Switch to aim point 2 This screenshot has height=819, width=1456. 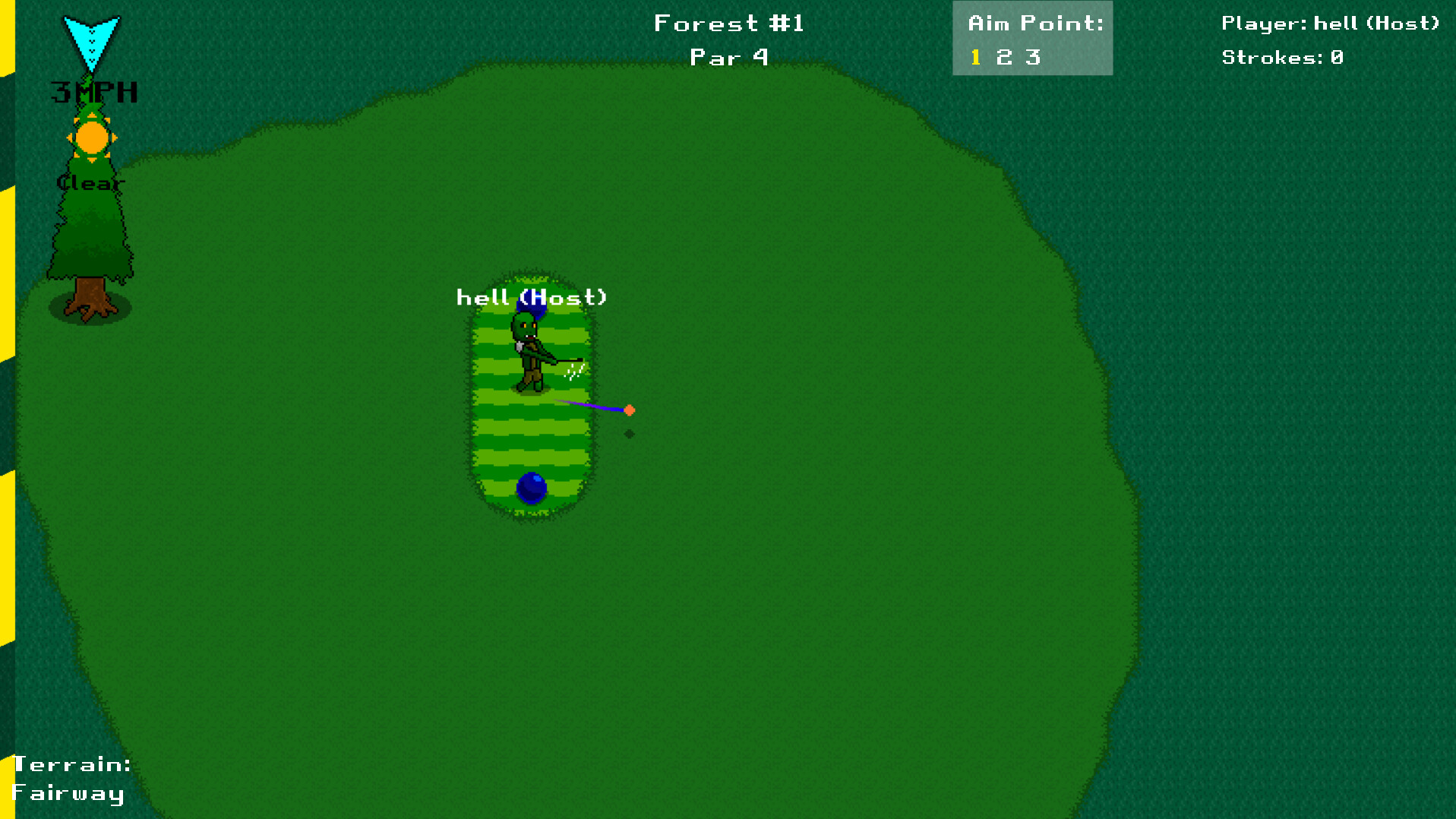(1002, 56)
